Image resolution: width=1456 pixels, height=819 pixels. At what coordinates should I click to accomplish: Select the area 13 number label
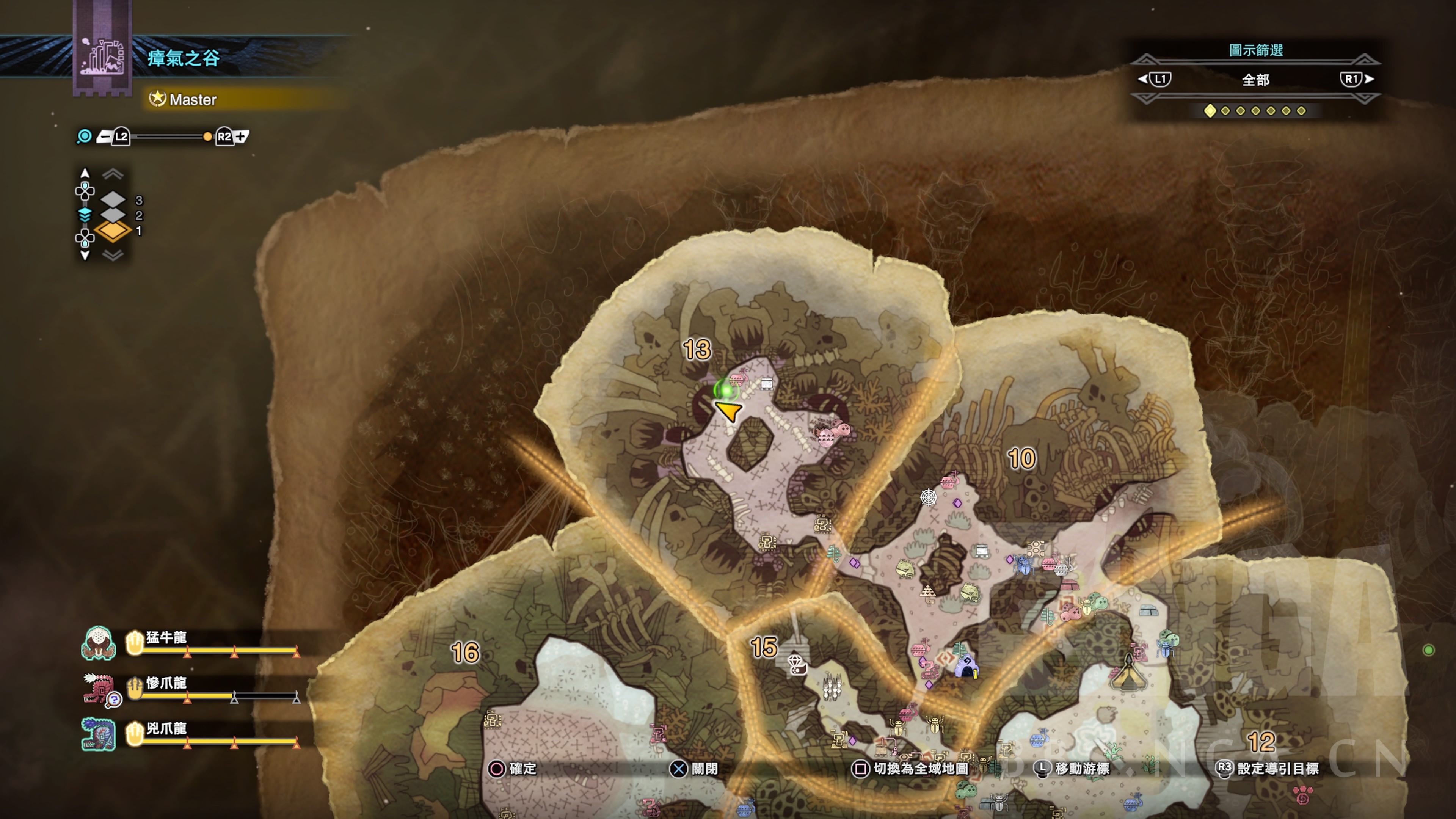[x=697, y=350]
